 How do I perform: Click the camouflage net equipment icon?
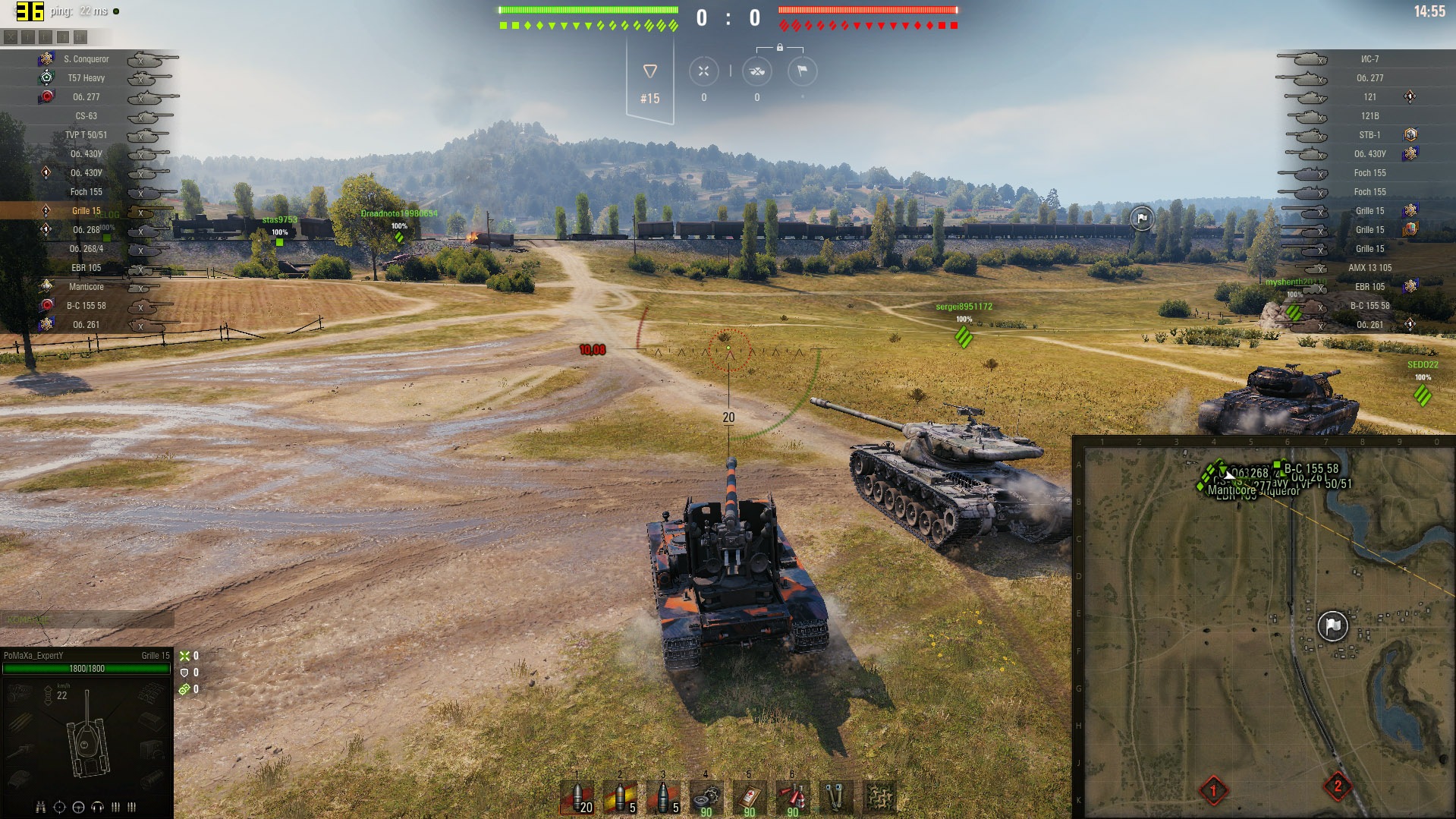coord(879,798)
